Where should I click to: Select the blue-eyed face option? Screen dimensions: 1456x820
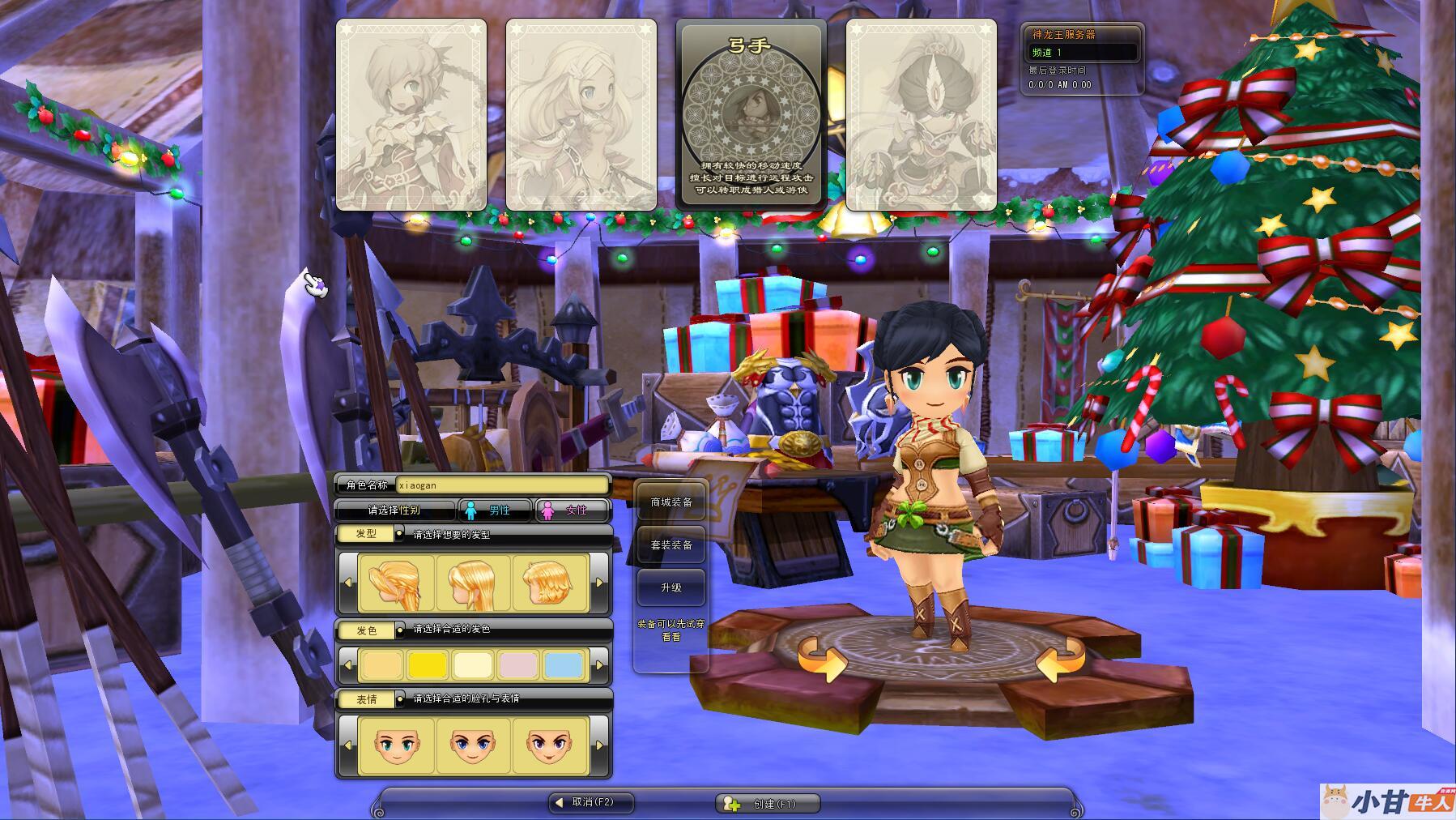point(473,745)
